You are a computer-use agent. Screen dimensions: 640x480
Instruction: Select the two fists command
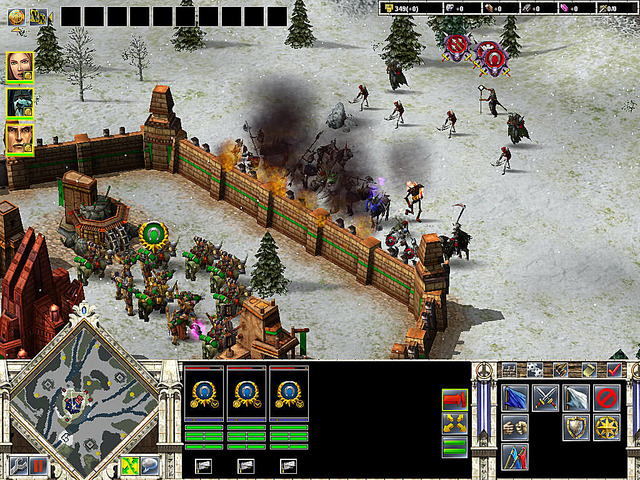[515, 428]
